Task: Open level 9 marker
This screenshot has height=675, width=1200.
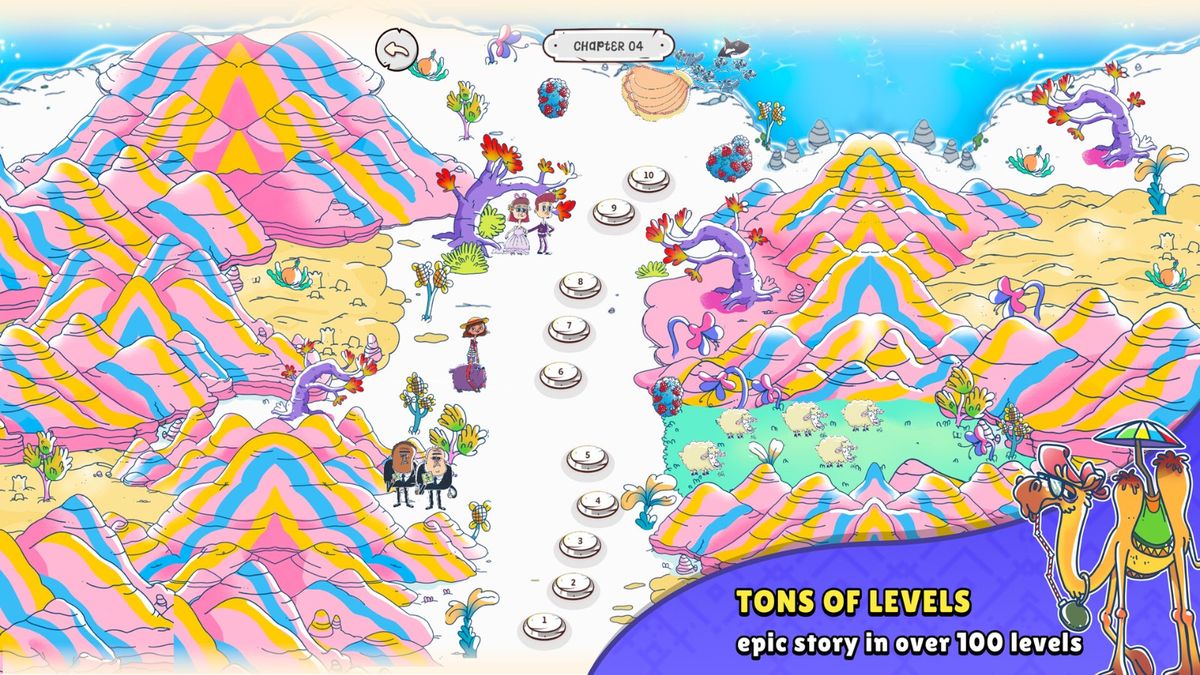Action: pyautogui.click(x=613, y=210)
